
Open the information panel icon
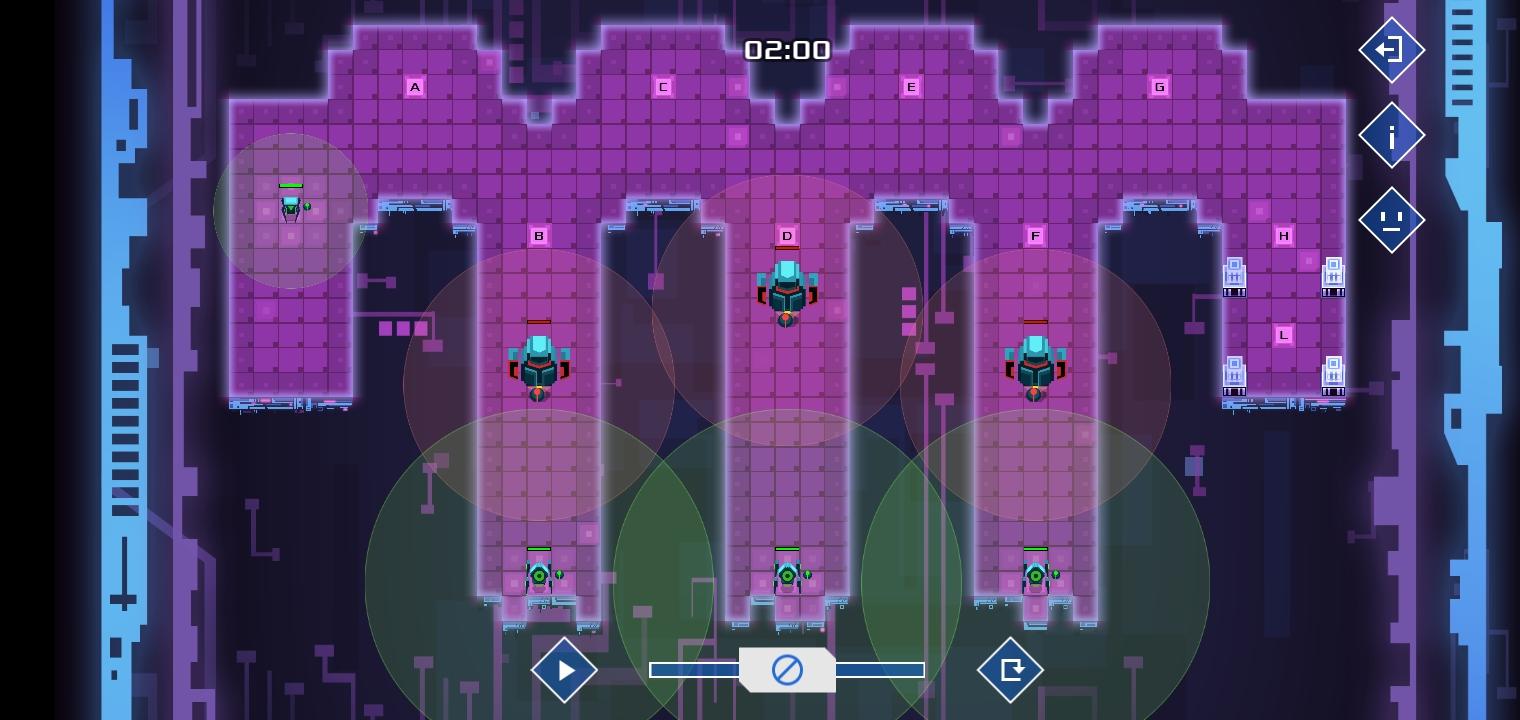point(1392,135)
